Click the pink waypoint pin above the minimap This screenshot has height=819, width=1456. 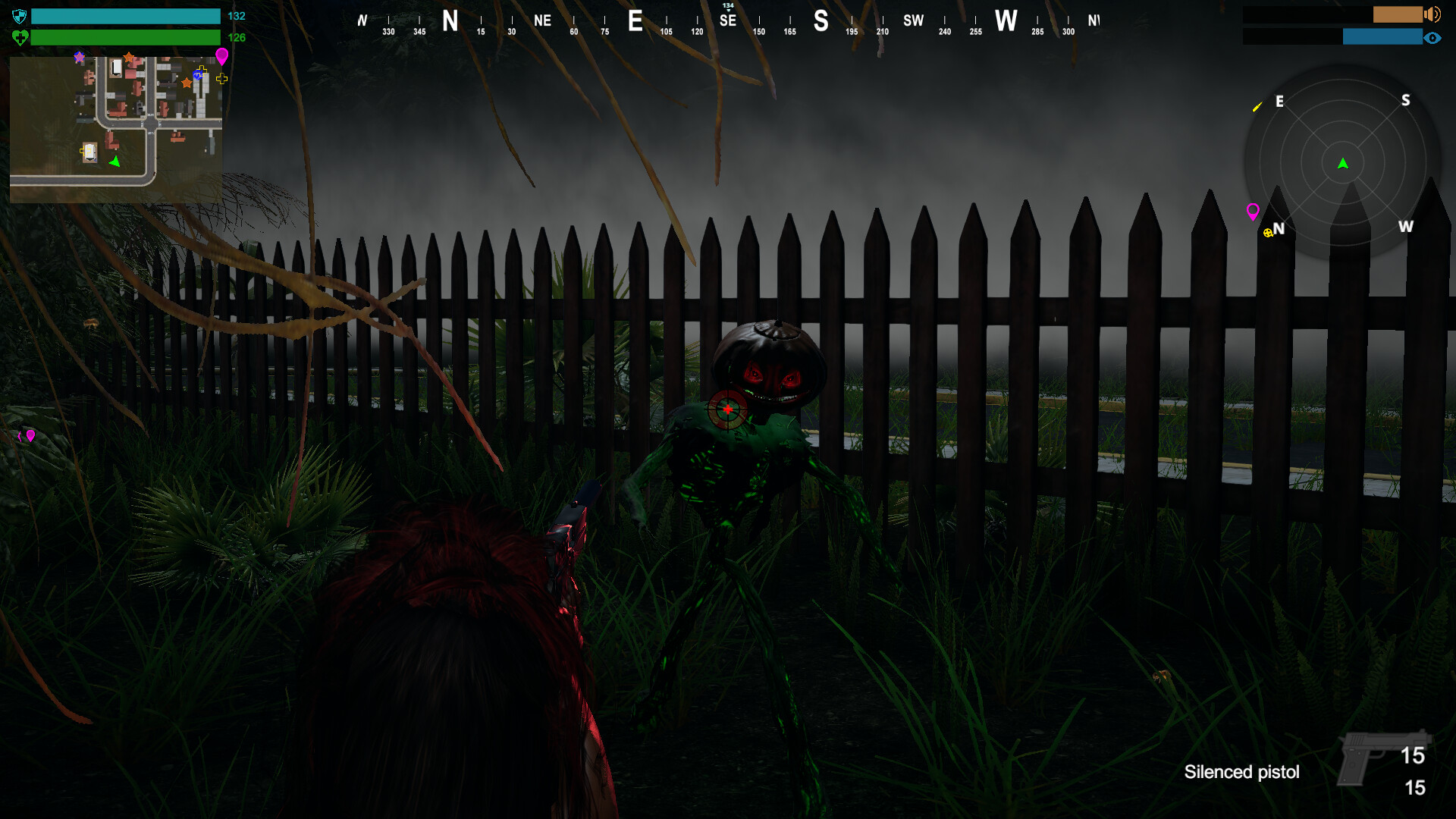tap(222, 56)
